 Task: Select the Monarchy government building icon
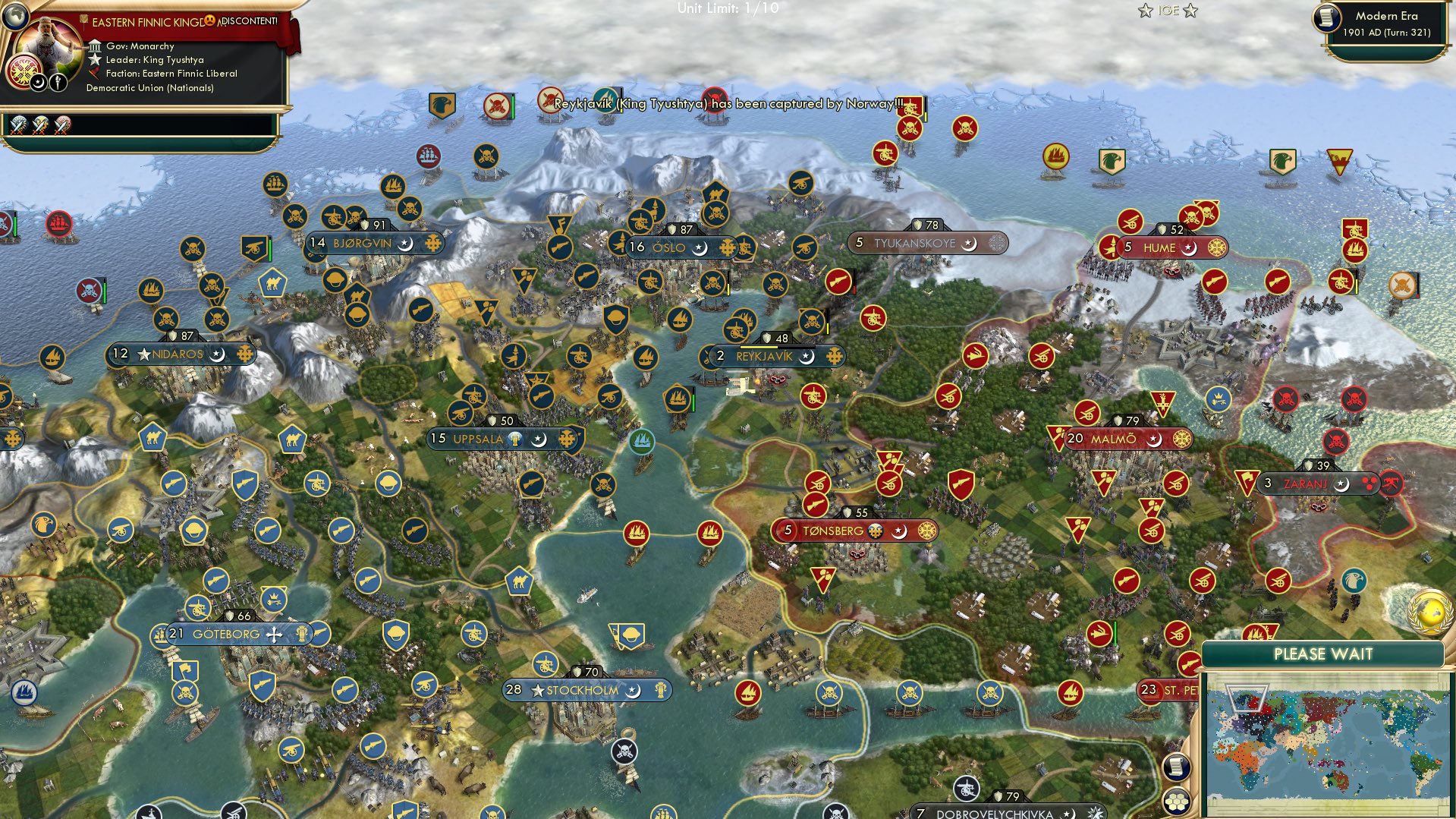(95, 46)
